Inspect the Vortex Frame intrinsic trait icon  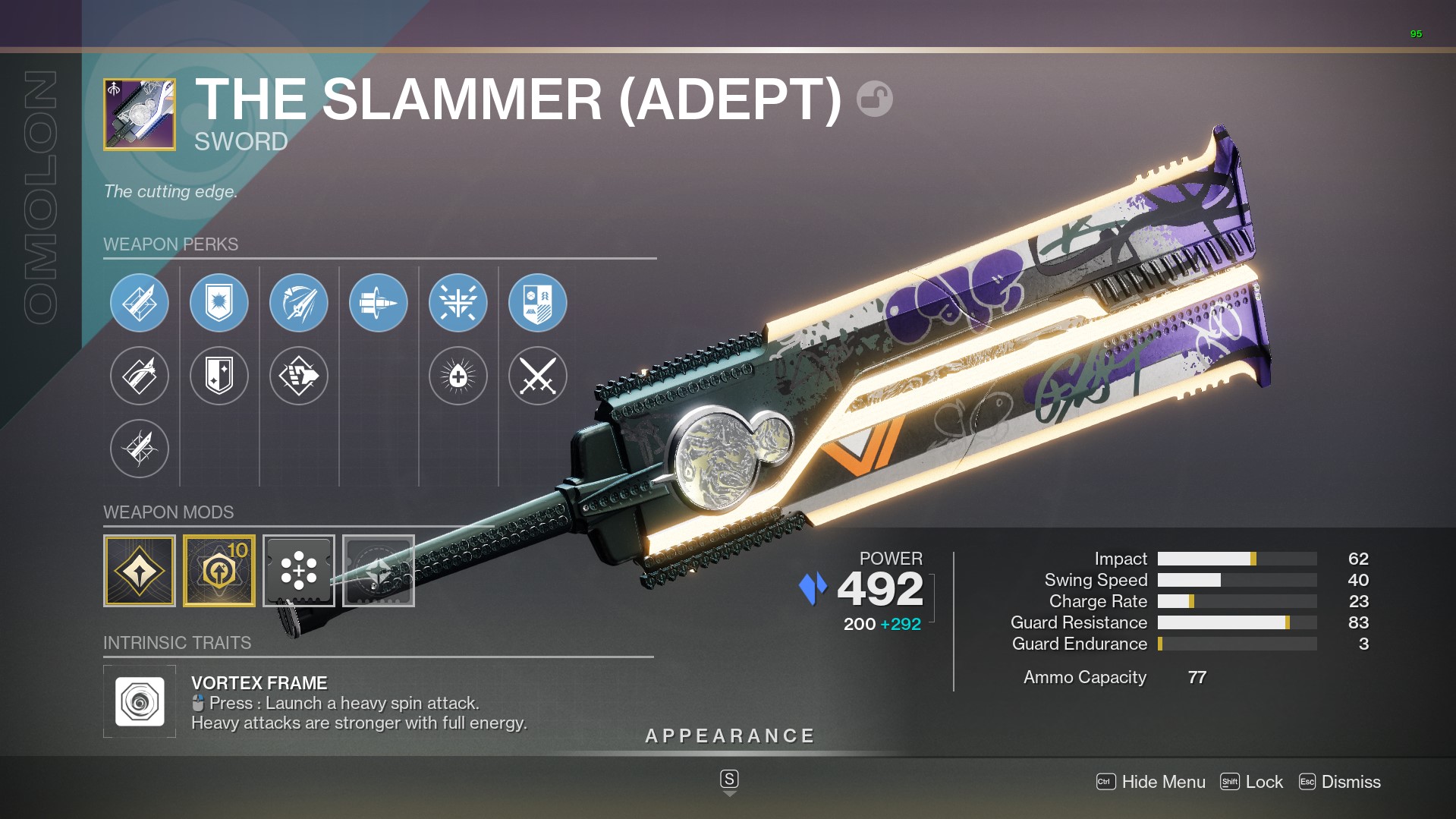[140, 701]
